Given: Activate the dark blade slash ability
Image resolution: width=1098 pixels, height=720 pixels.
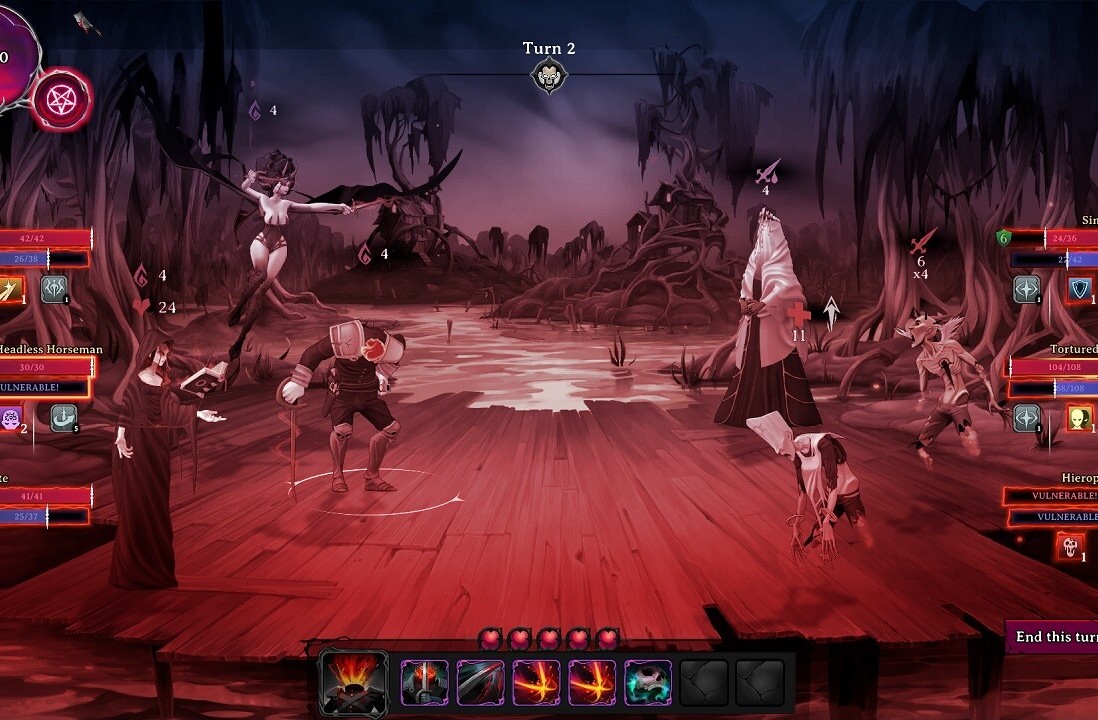Looking at the screenshot, I should click(481, 682).
